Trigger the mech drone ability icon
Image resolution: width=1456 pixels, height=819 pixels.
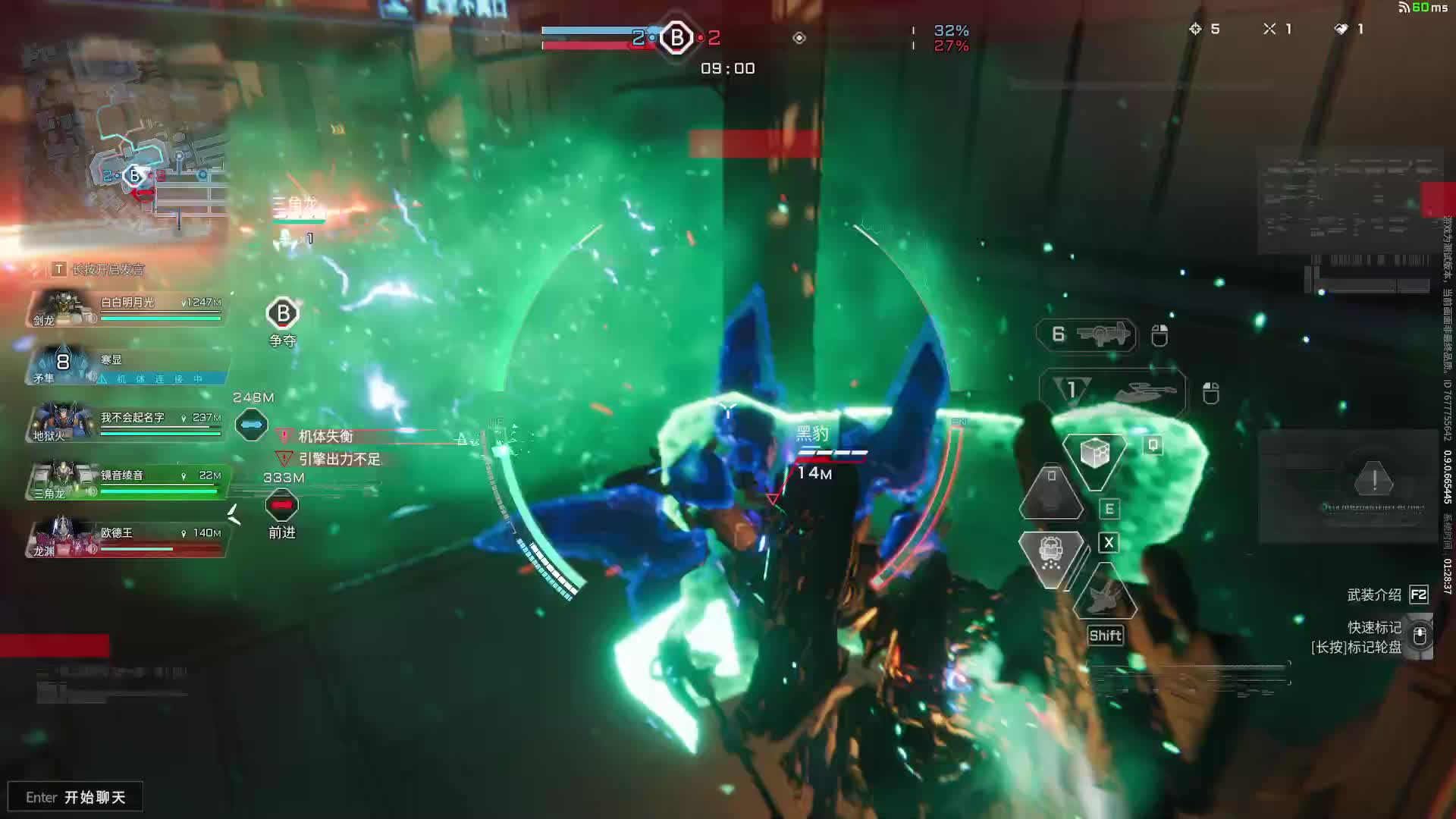1051,556
